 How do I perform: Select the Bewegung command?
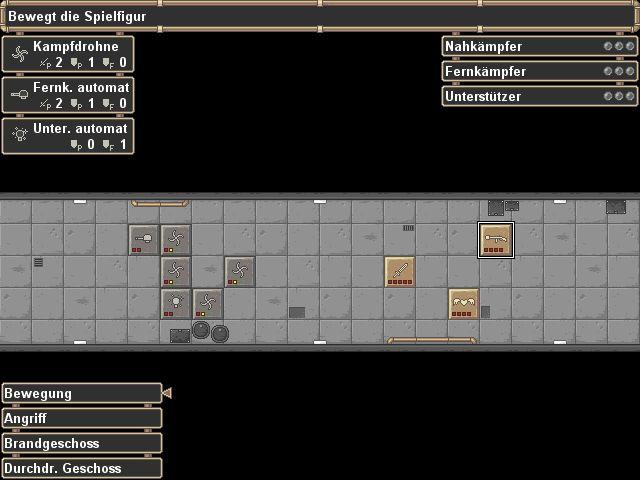[81, 393]
